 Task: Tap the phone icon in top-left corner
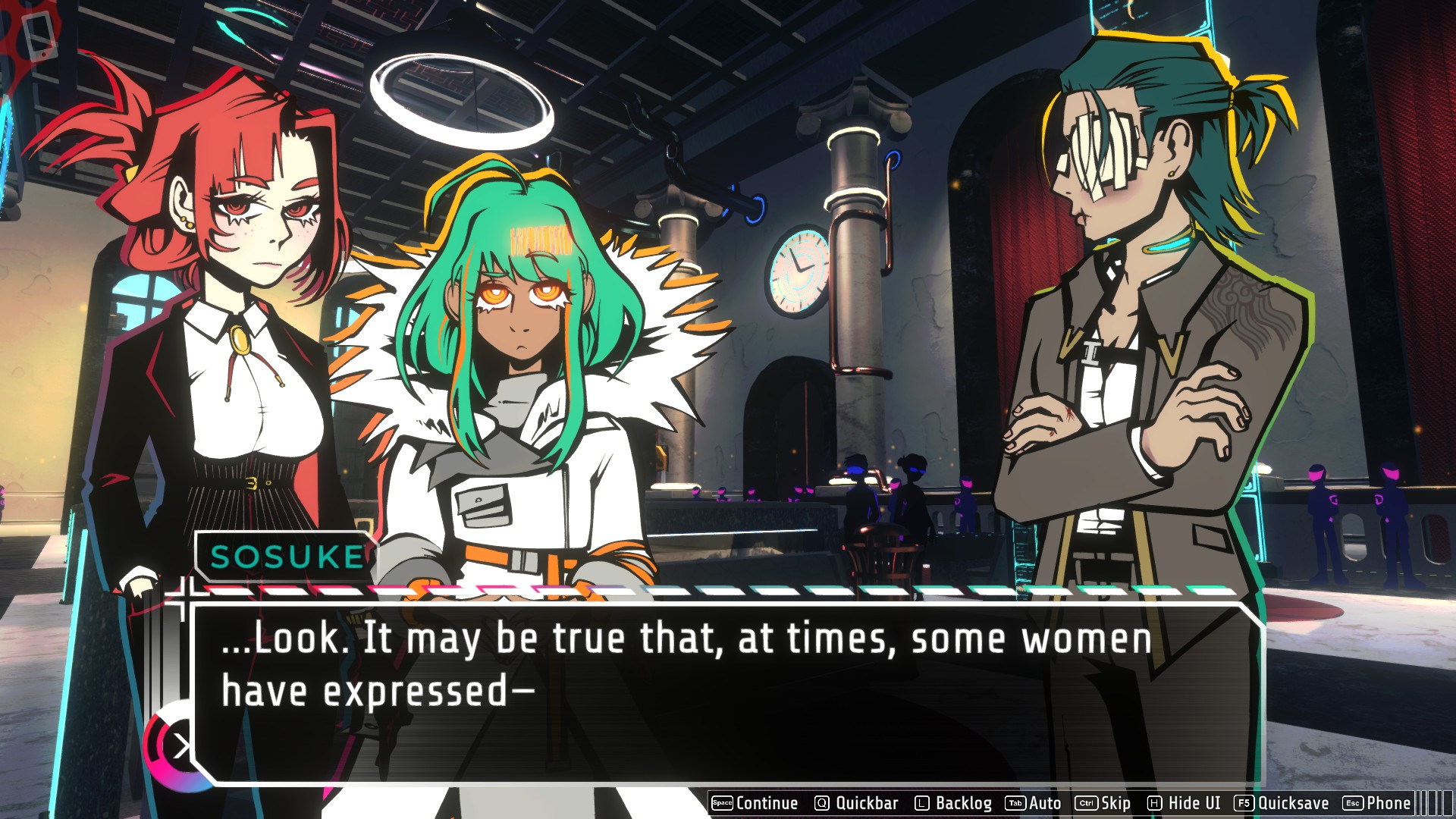pyautogui.click(x=38, y=36)
